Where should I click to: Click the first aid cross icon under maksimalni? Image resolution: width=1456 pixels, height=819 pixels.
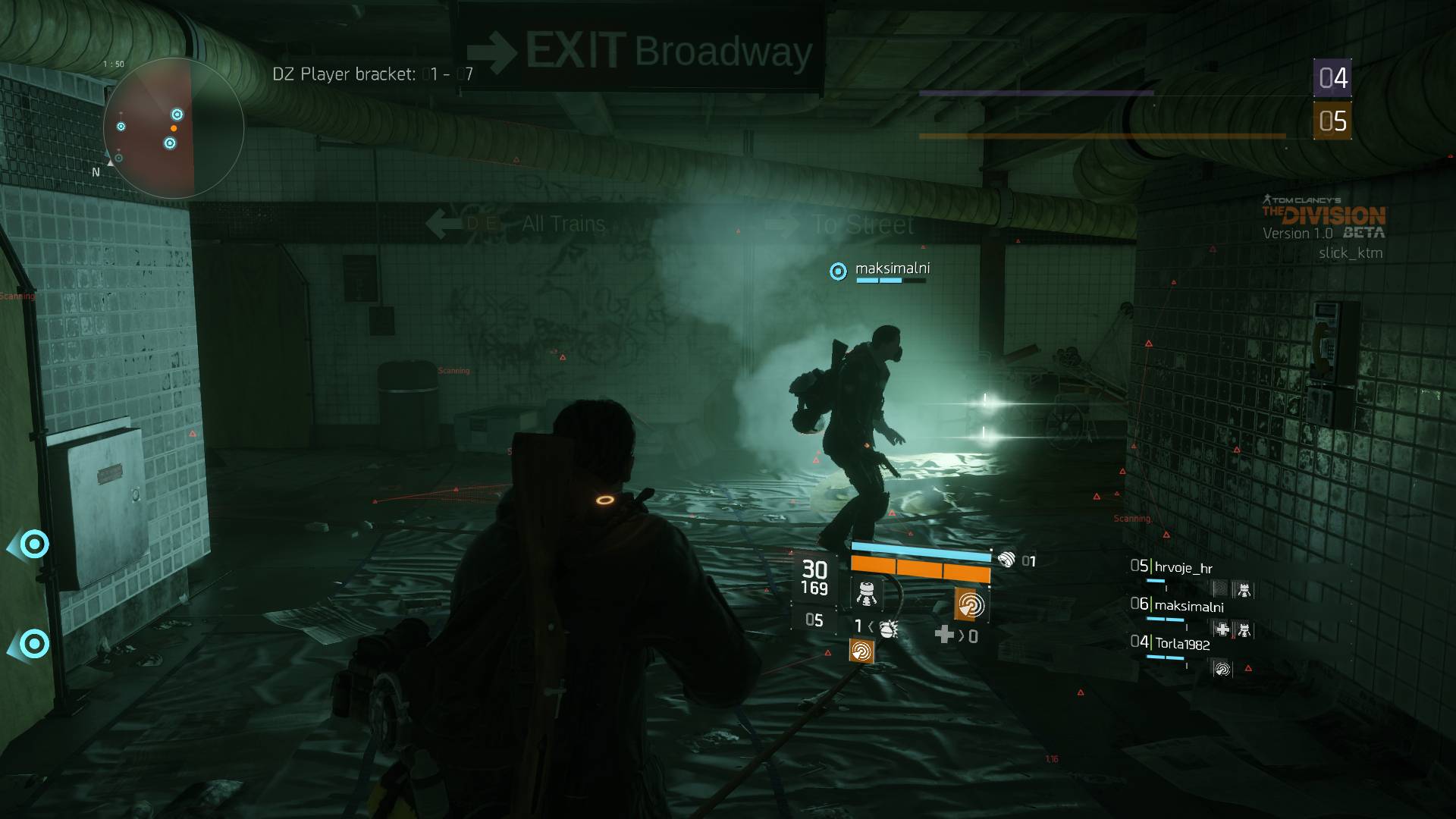[1222, 629]
